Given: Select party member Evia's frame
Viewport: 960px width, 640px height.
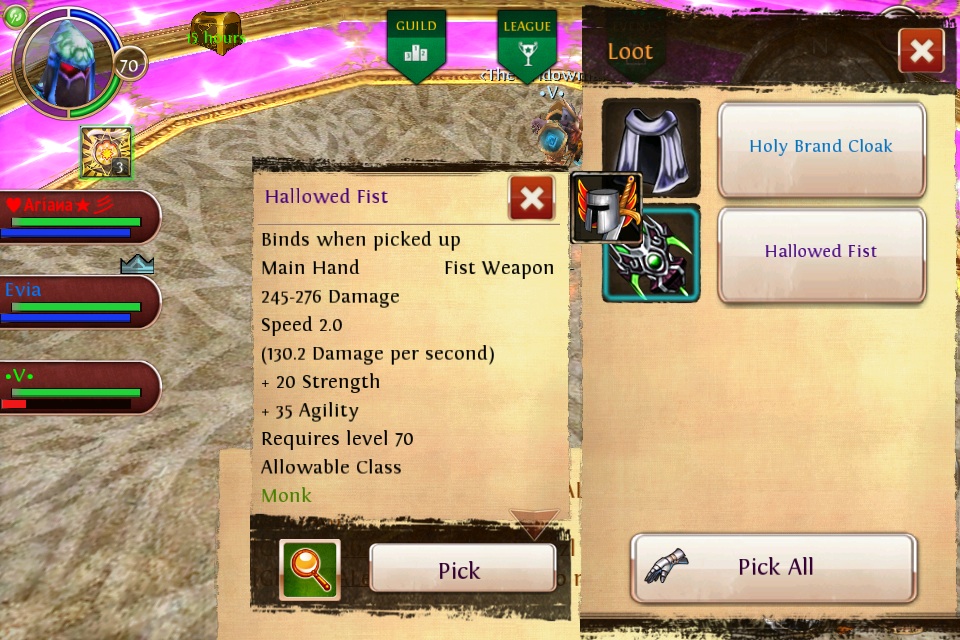Looking at the screenshot, I should 80,302.
